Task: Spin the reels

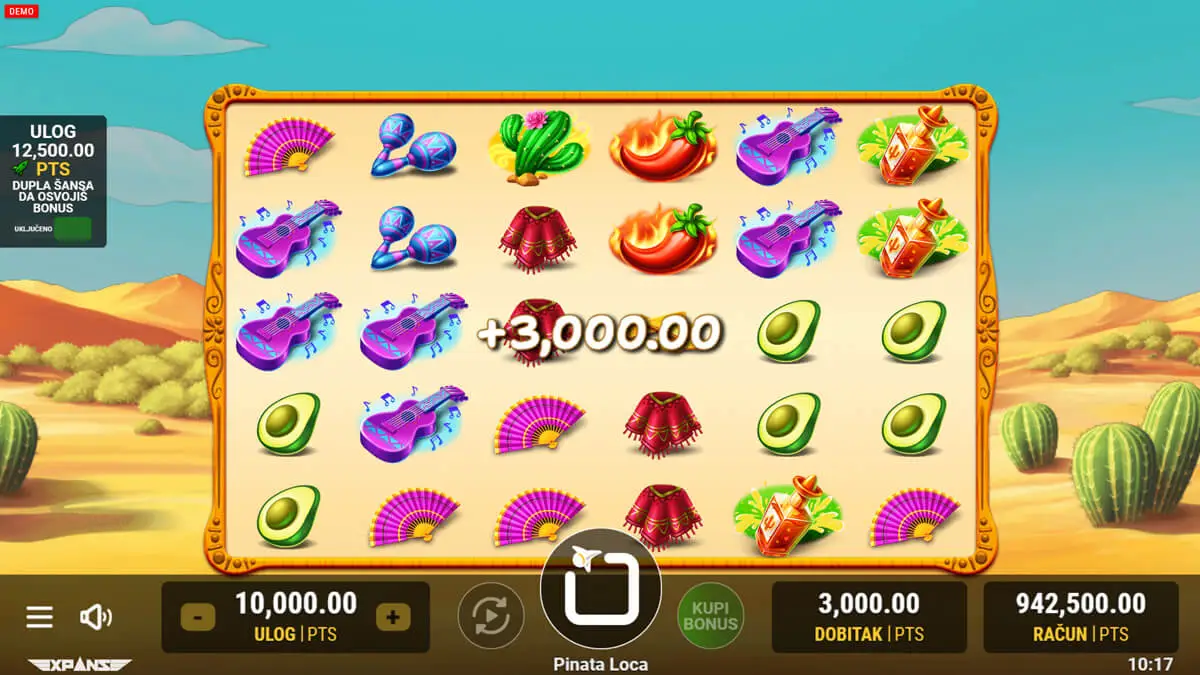Action: 600,588
